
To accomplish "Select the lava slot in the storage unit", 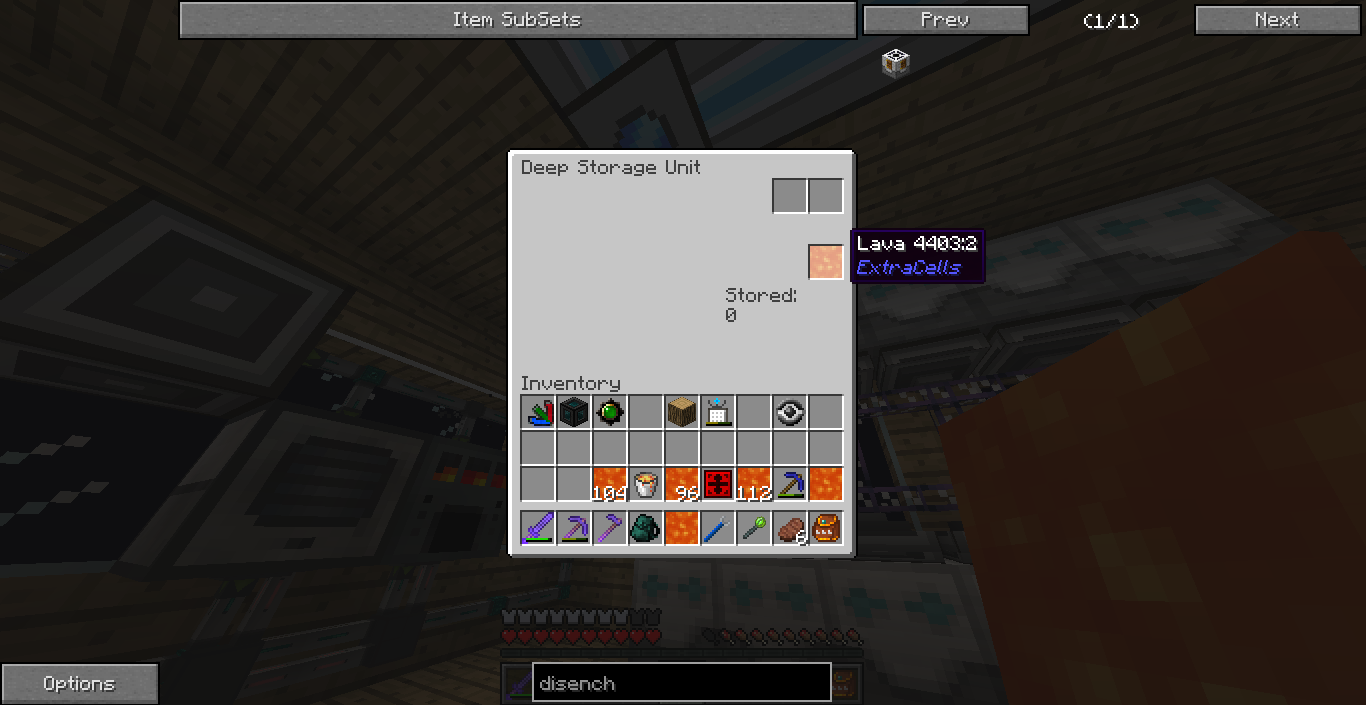I will (825, 261).
